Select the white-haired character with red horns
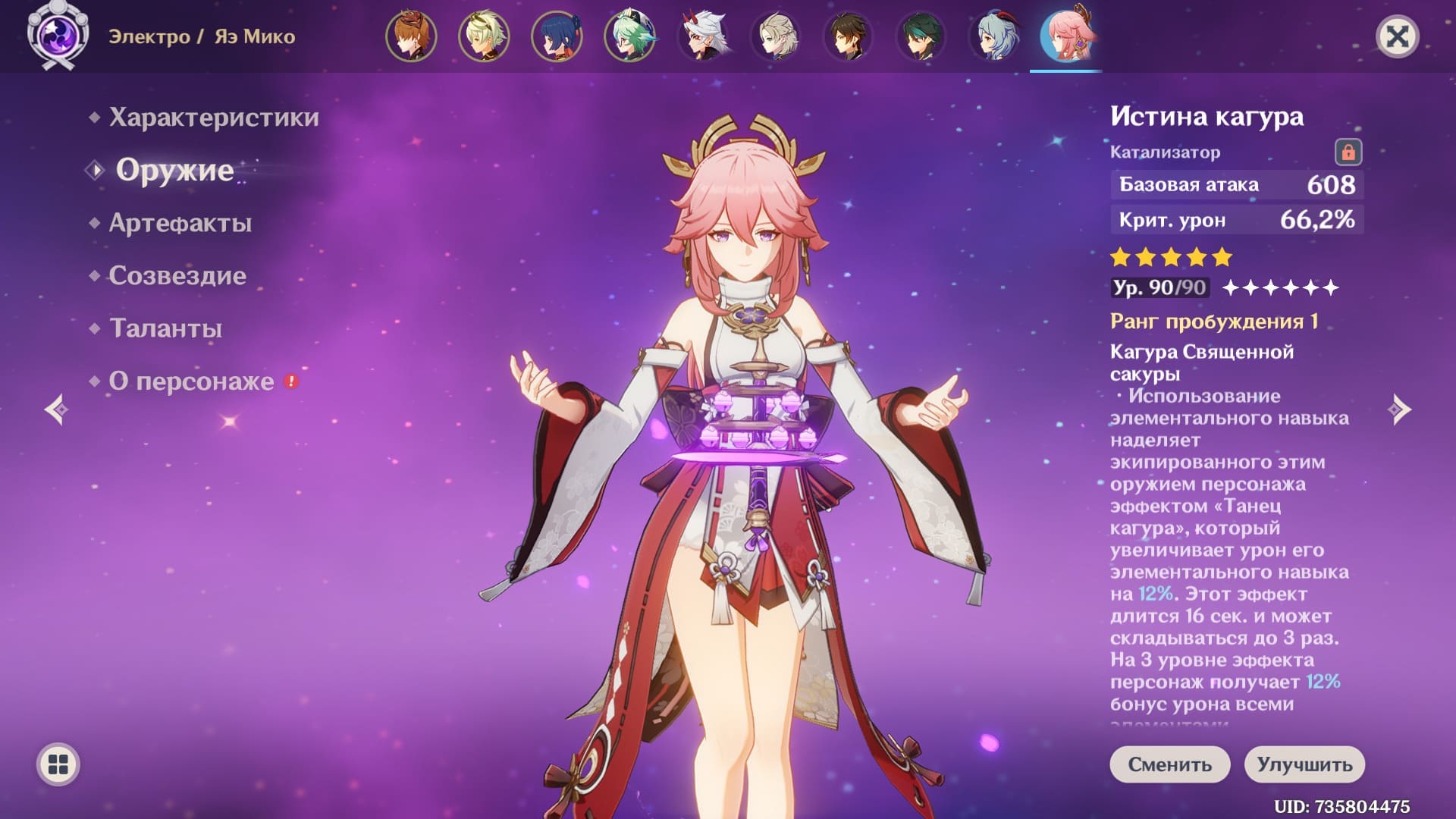This screenshot has height=819, width=1456. tap(702, 36)
